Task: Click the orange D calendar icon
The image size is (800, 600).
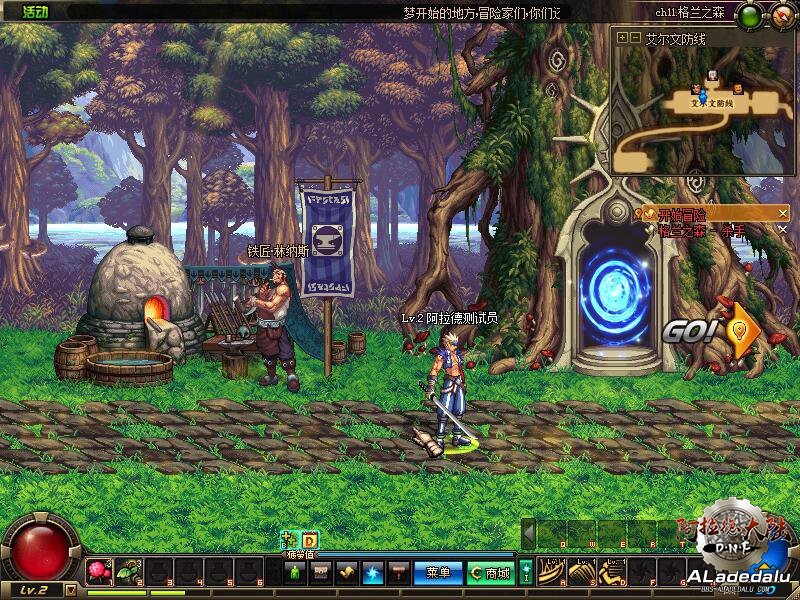Action: (310, 540)
